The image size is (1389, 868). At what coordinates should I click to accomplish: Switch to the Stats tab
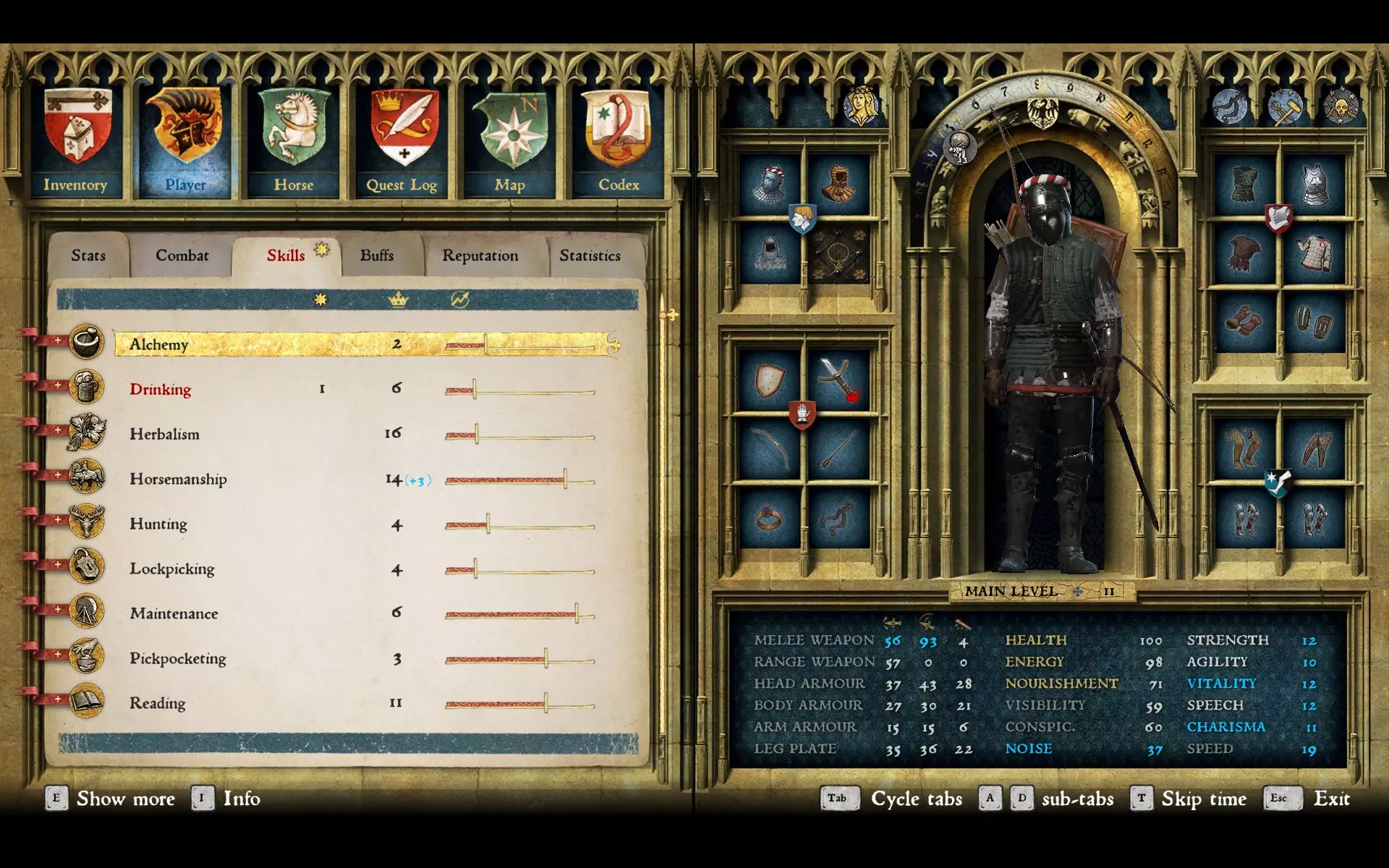(x=88, y=255)
